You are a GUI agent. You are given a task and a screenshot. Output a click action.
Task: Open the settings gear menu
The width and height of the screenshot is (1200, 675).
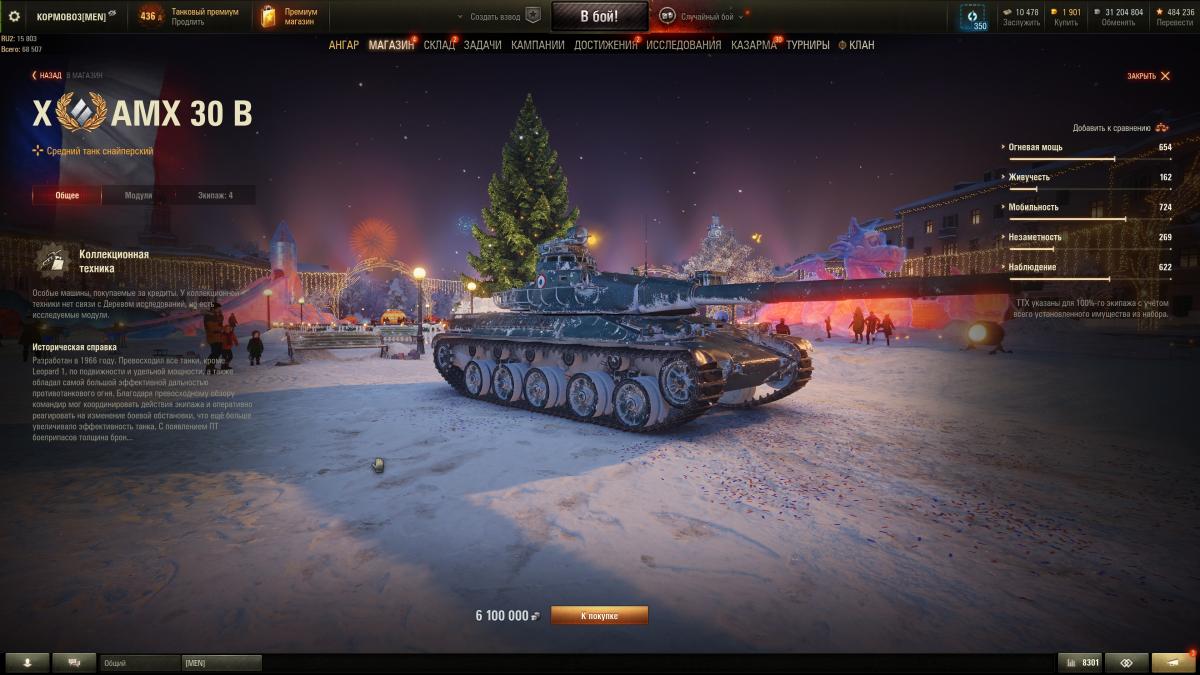click(14, 16)
